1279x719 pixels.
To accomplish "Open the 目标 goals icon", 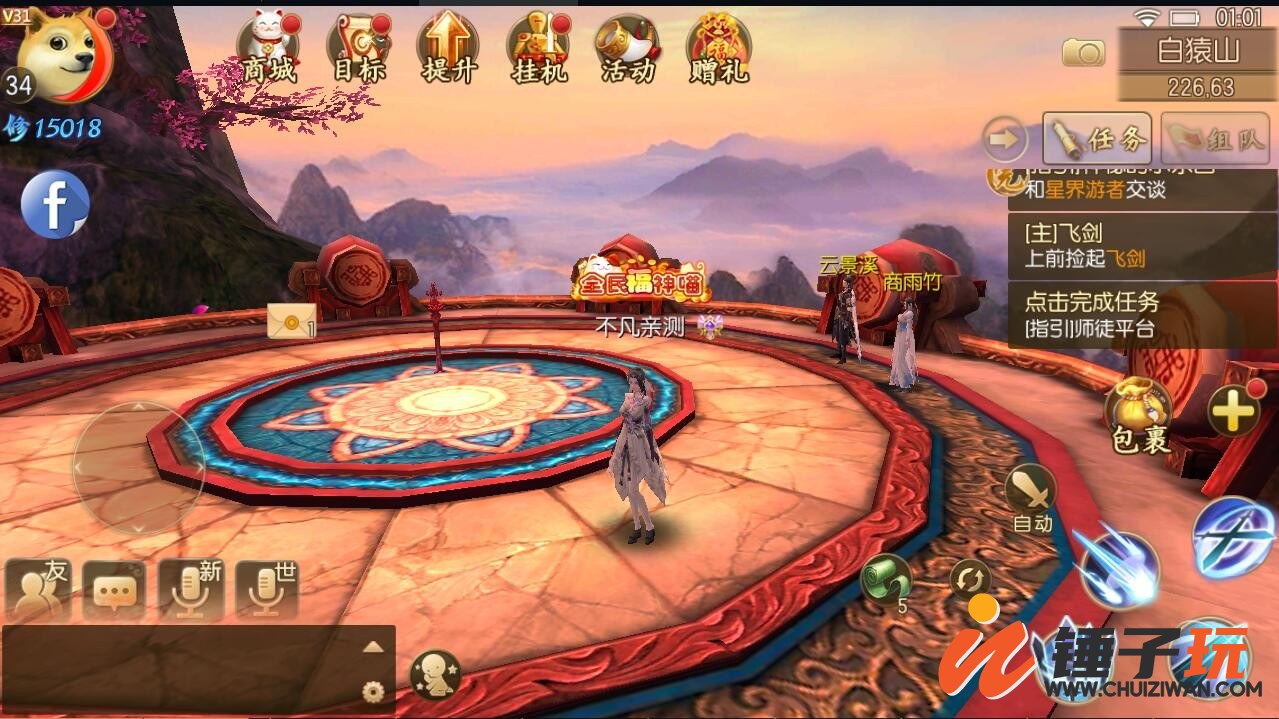I will [358, 46].
